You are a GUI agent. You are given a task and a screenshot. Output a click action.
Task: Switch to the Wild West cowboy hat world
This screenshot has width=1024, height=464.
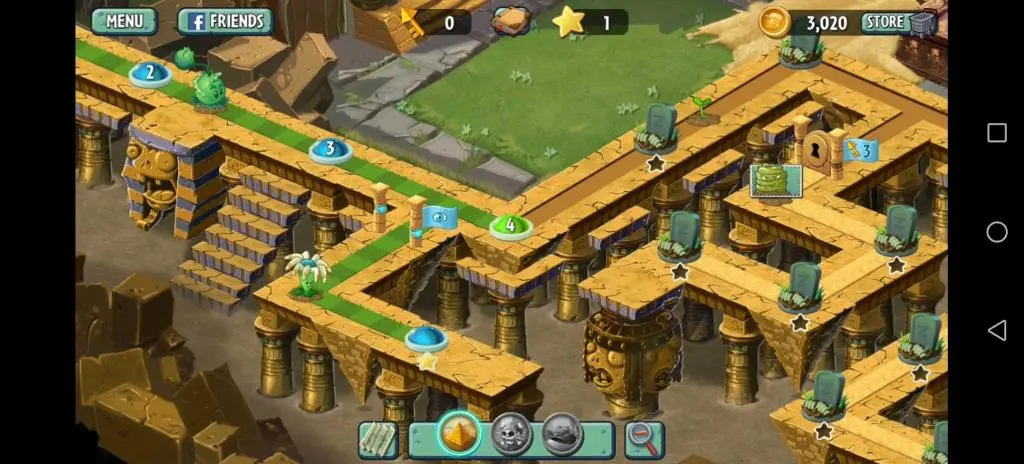[562, 435]
